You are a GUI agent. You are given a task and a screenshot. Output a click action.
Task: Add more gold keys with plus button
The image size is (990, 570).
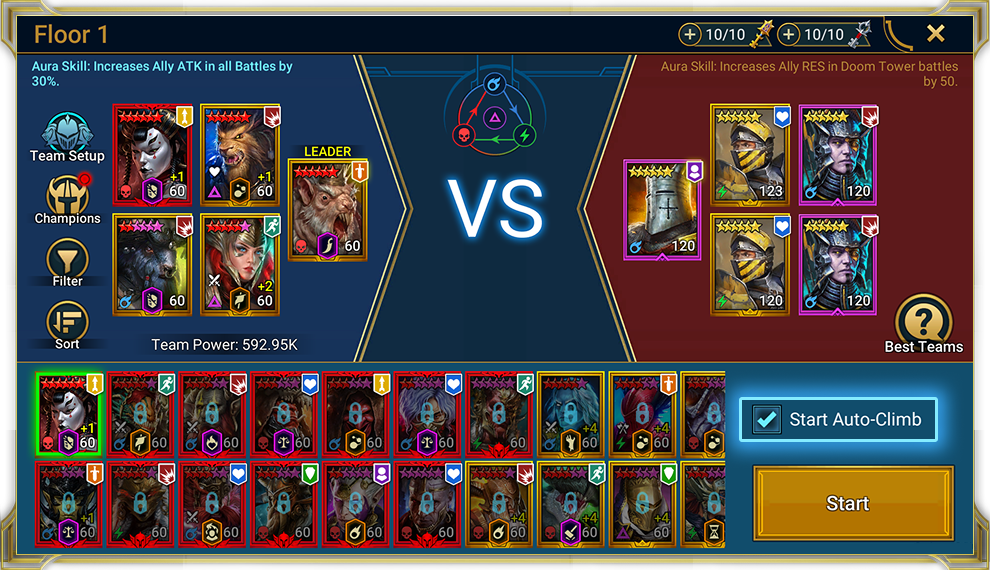pos(690,35)
